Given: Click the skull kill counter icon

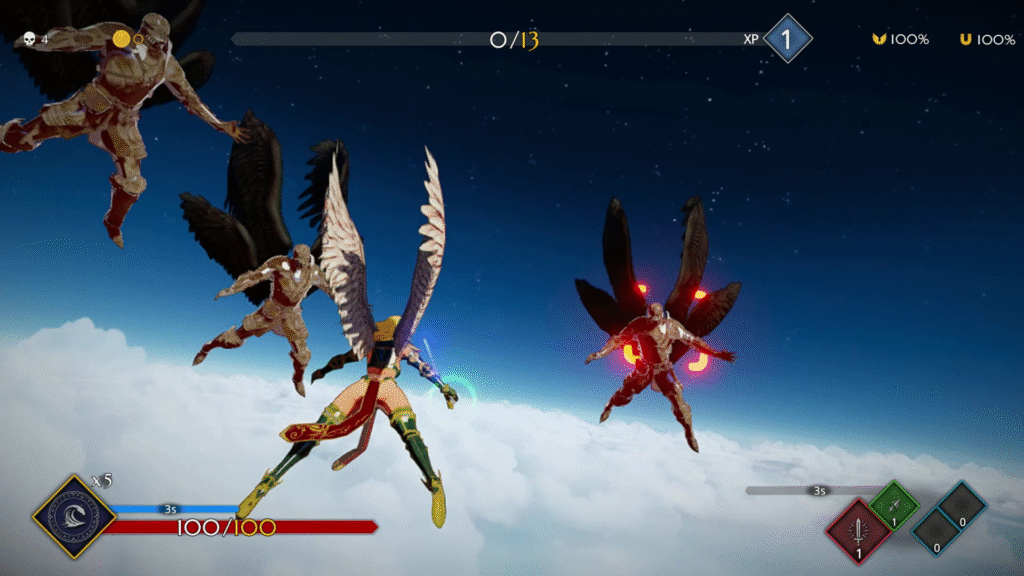Looking at the screenshot, I should coord(30,40).
